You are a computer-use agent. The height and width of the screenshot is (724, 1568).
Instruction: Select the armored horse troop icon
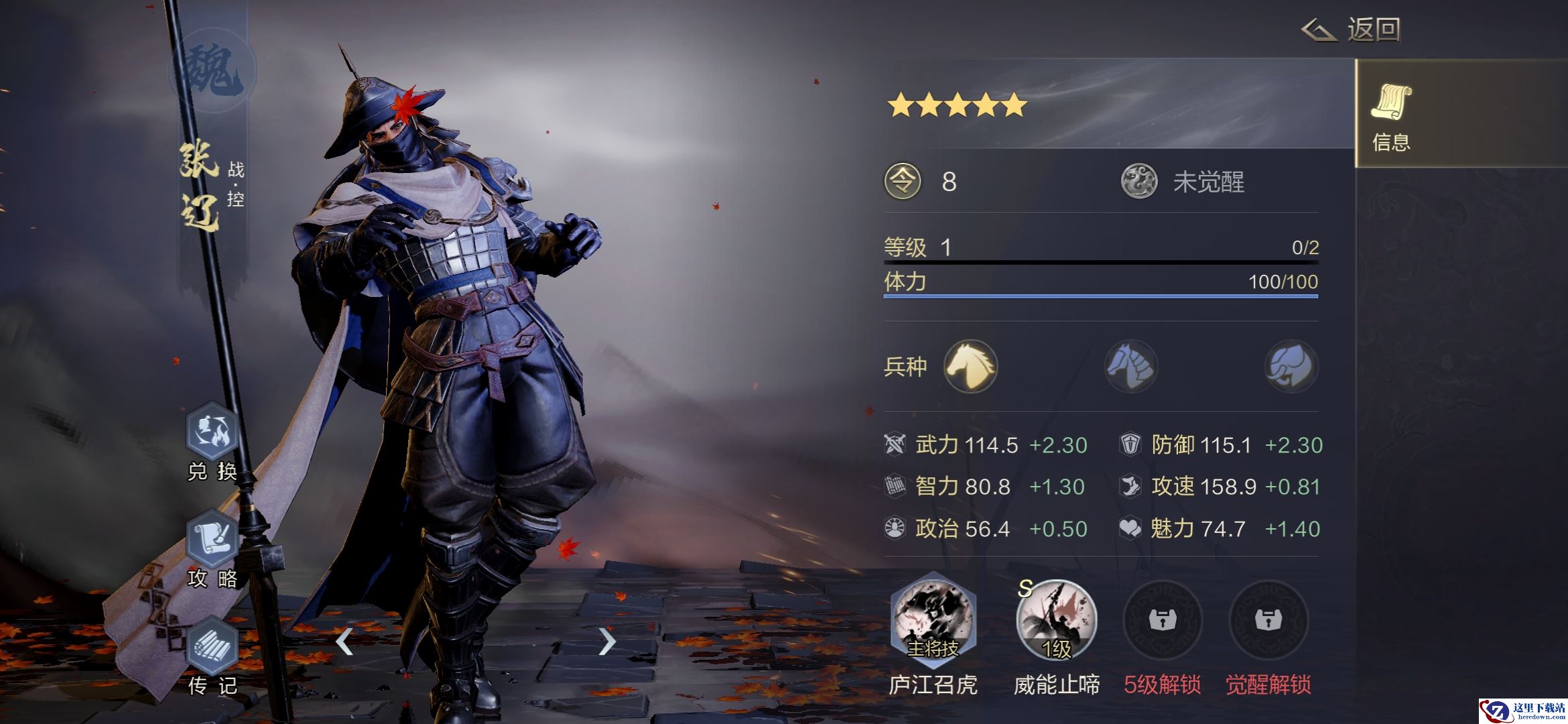1130,366
